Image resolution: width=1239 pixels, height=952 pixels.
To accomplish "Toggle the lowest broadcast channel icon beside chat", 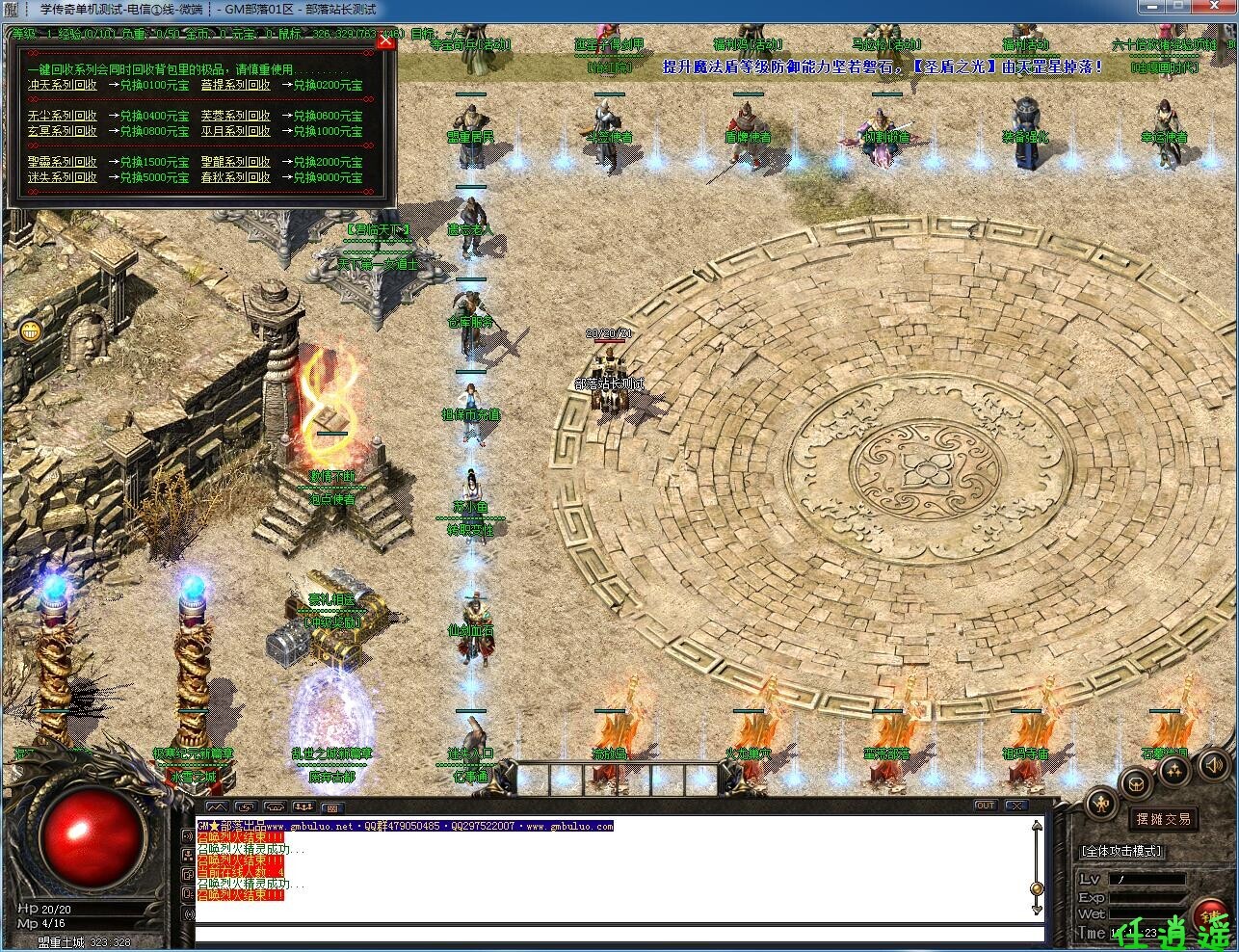I will tap(190, 913).
